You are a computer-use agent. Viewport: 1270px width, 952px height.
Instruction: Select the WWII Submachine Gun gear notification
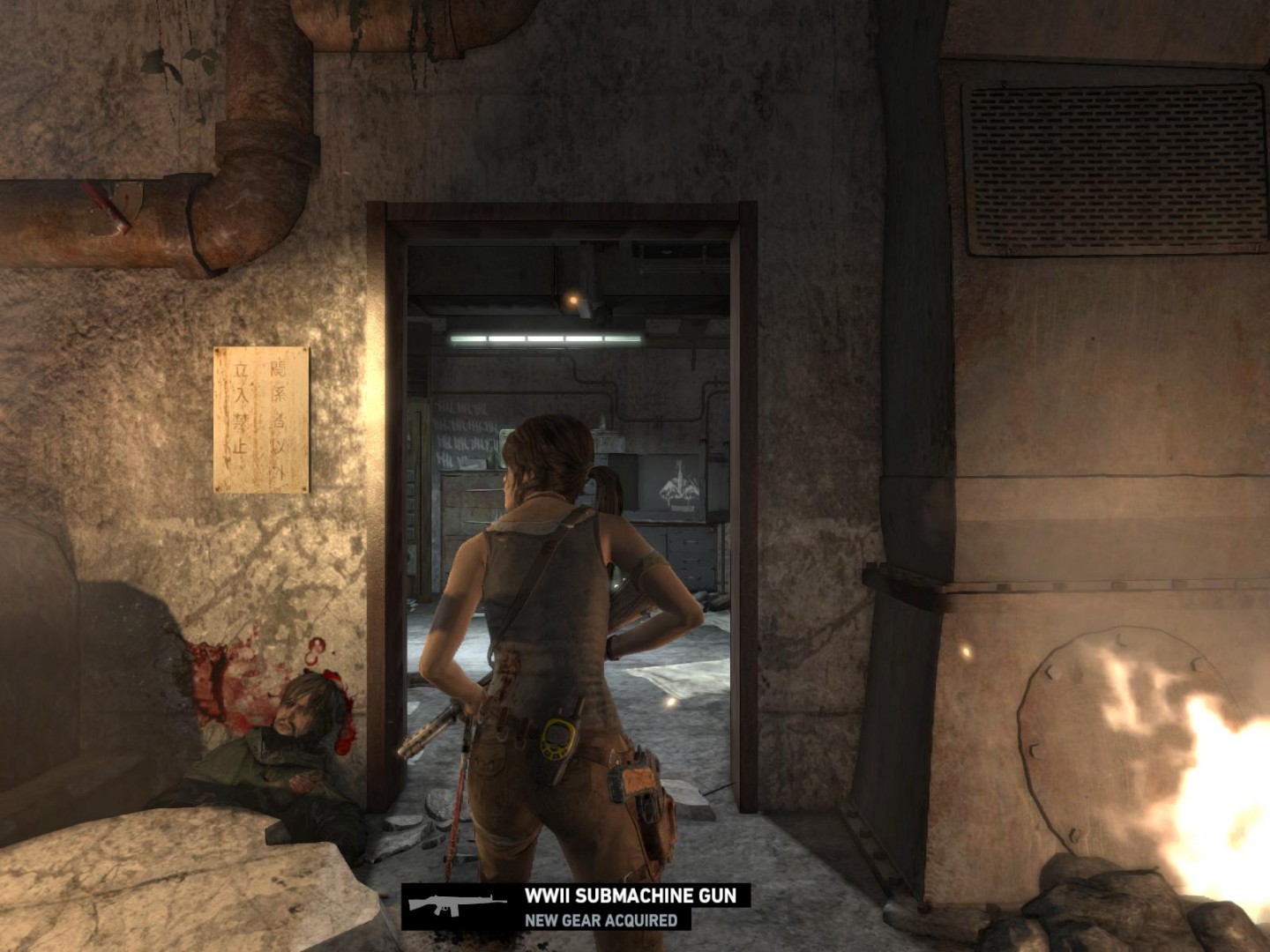click(x=577, y=907)
